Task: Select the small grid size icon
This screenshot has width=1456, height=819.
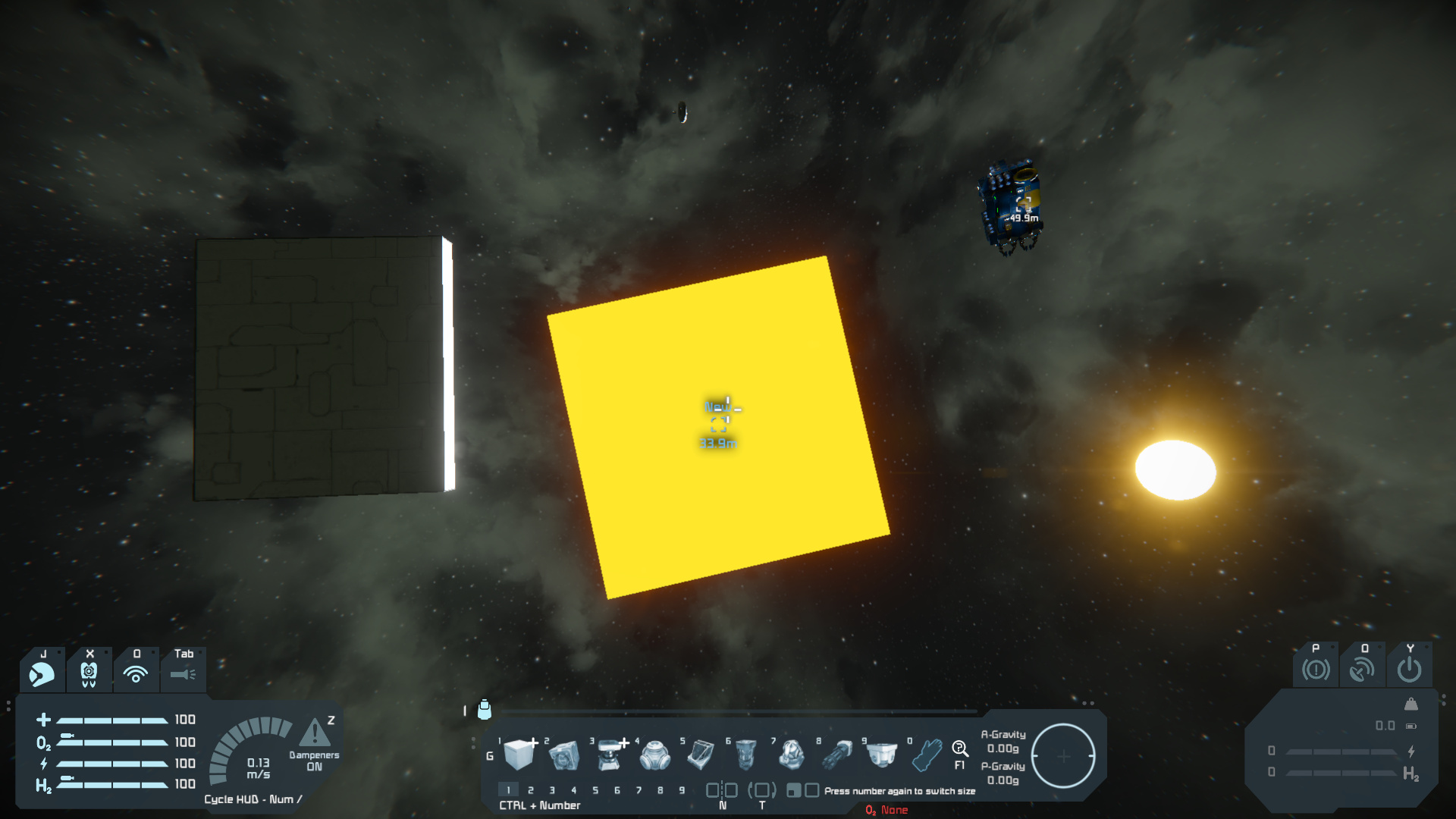Action: 793,790
